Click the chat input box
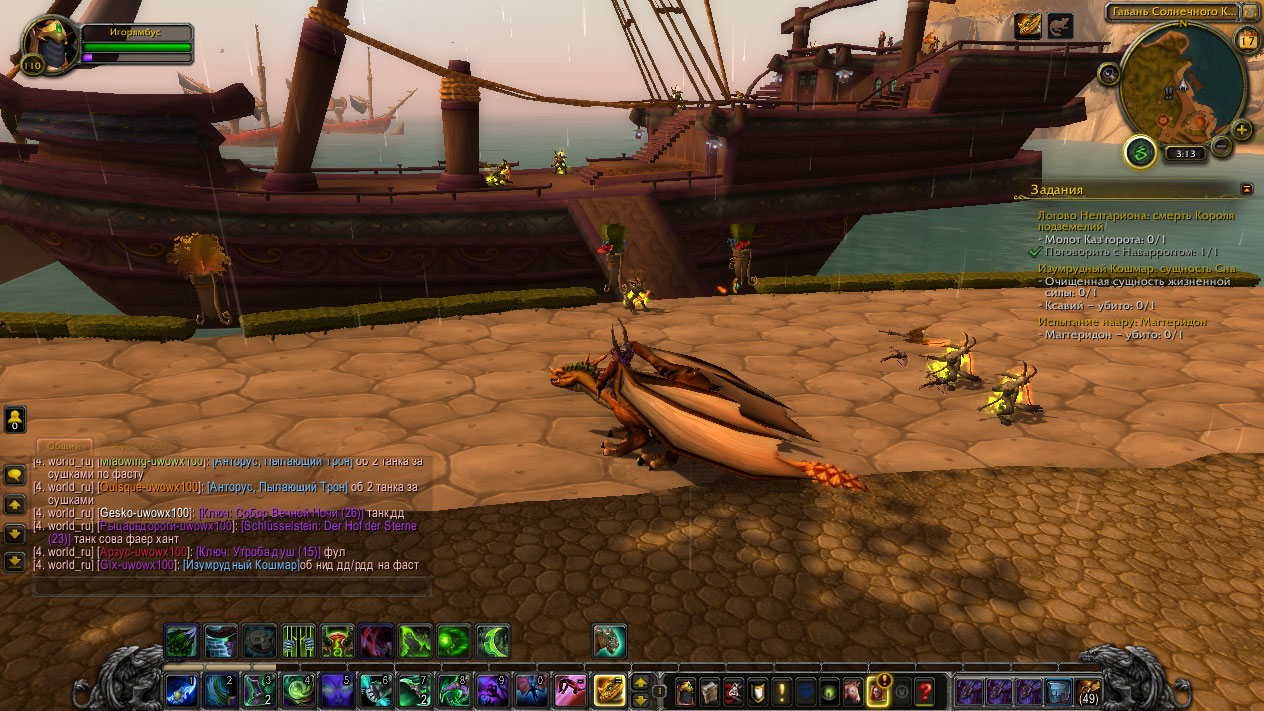1264x711 pixels. click(x=232, y=586)
